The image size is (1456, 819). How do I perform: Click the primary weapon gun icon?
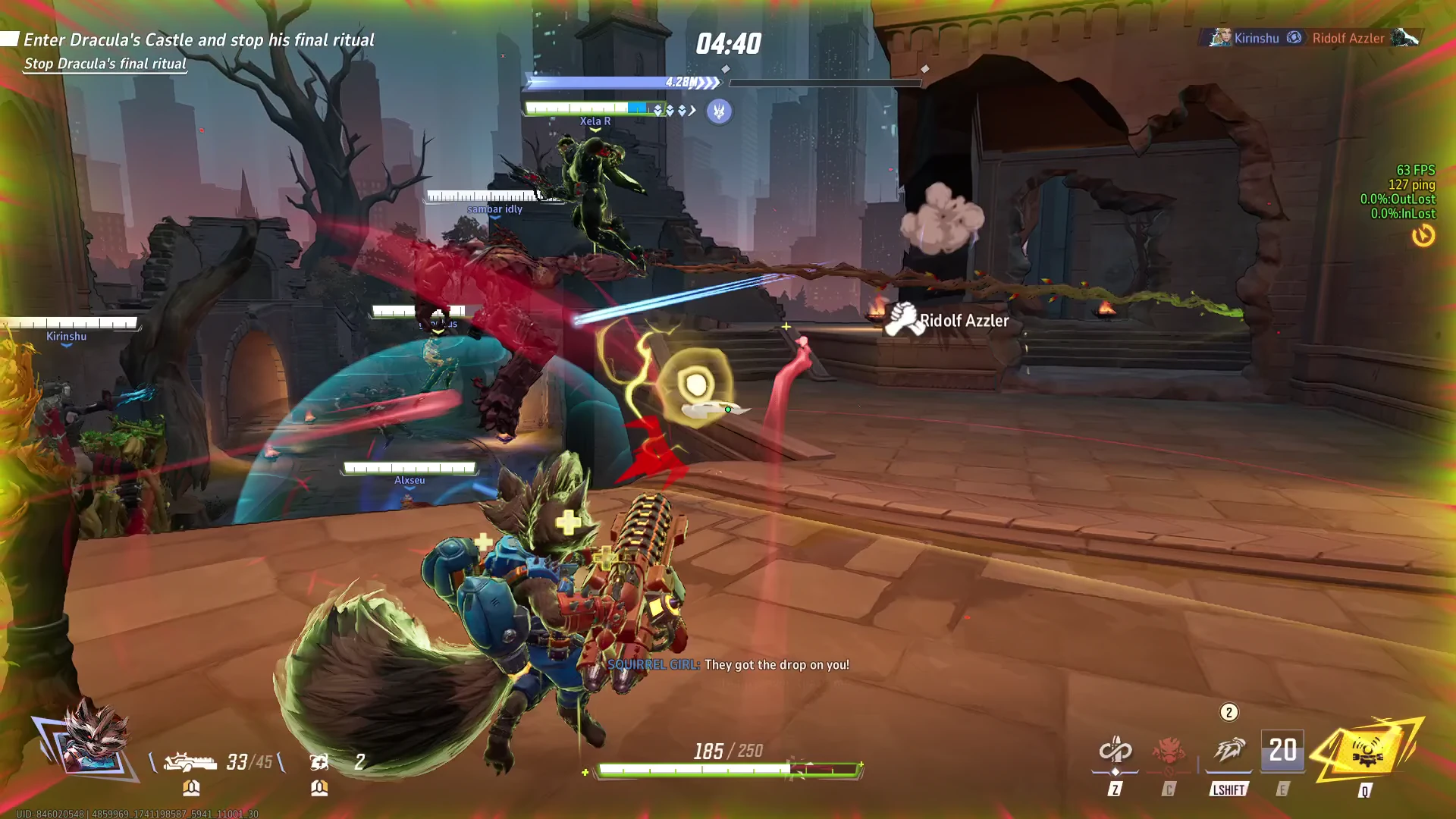coord(190,761)
